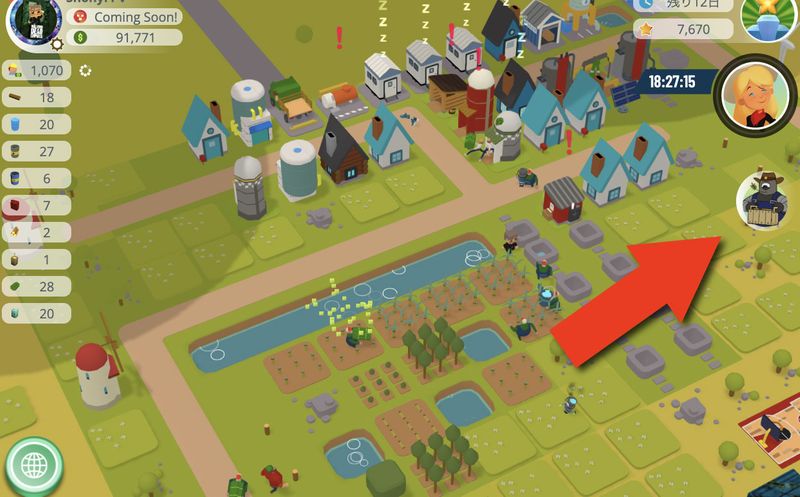Image resolution: width=800 pixels, height=497 pixels.
Task: Click the population counter showing 1,070
Action: pos(36,70)
